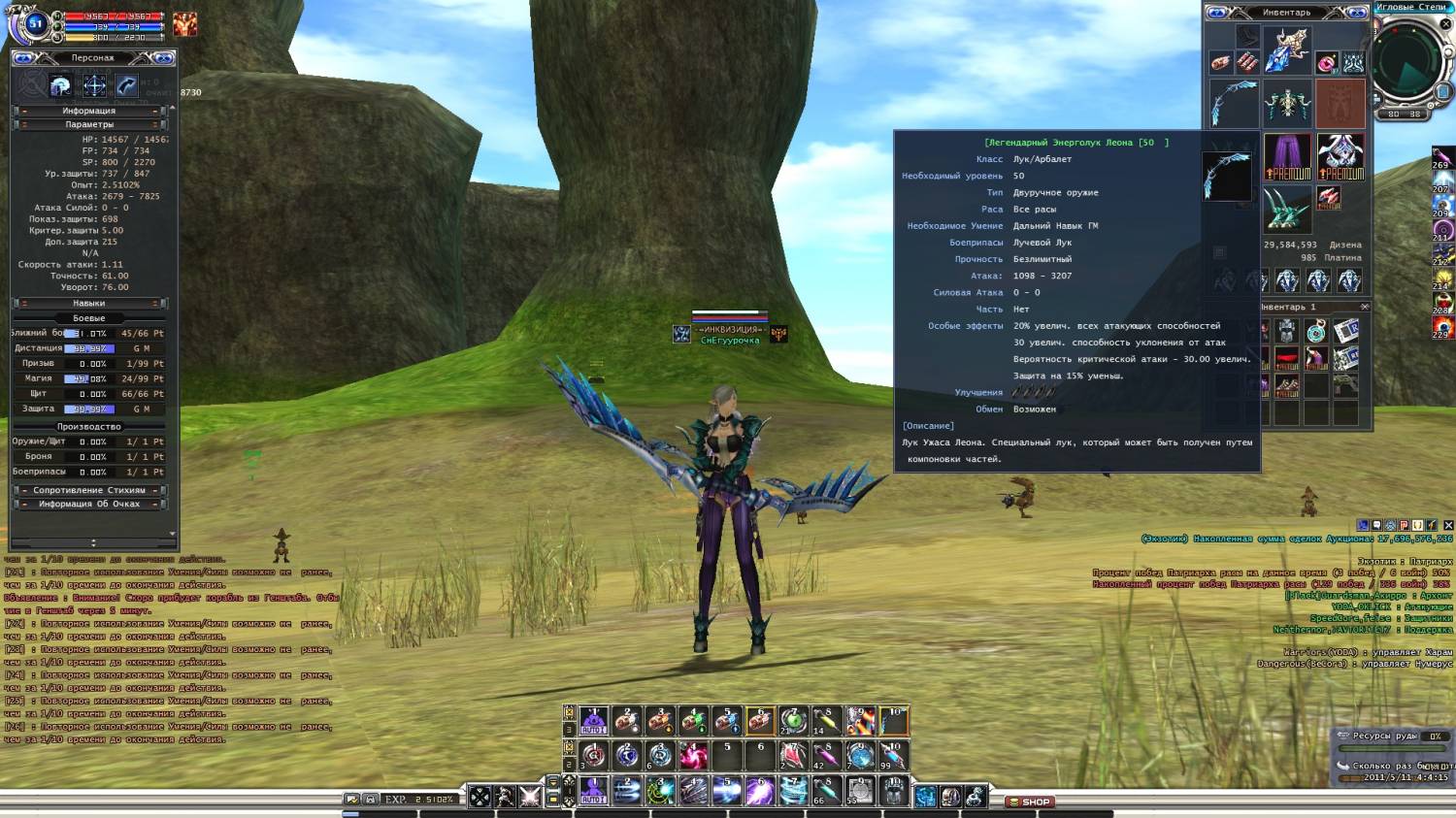The width and height of the screenshot is (1456, 818).
Task: Select the purple premium pants slot
Action: coord(1287,156)
